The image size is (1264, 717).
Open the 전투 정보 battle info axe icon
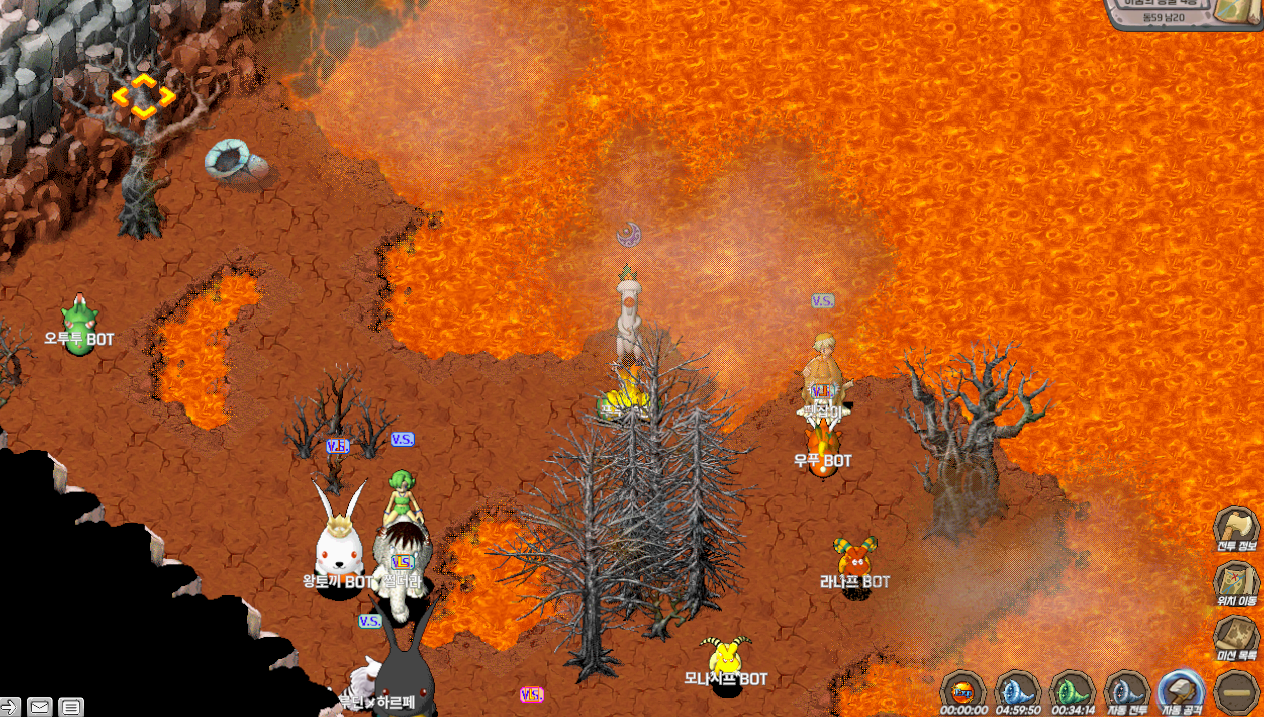pos(1235,529)
